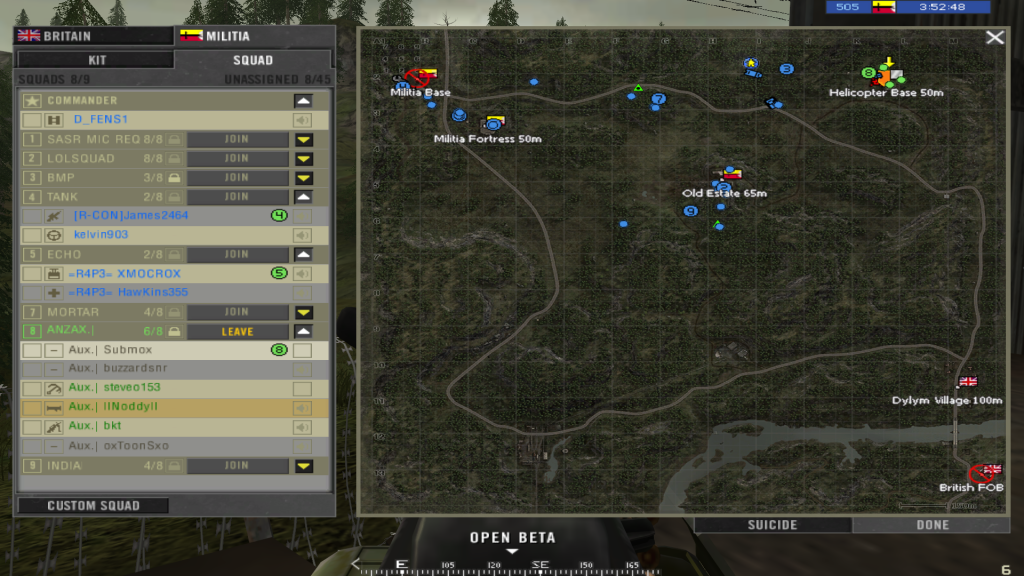Choose the Militia Fortress spawn marker
1024x576 pixels.
click(x=491, y=124)
